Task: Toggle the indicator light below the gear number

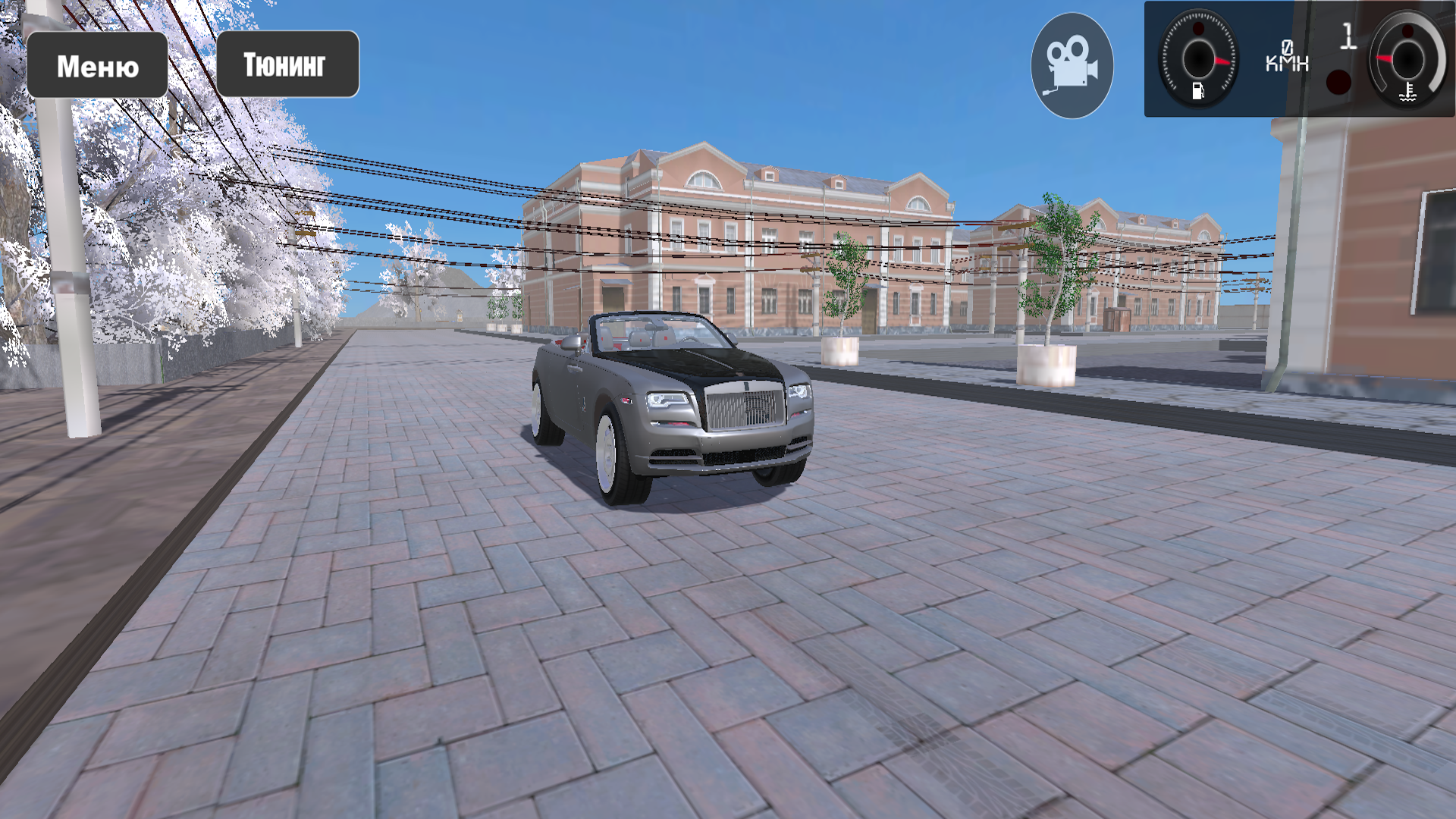Action: click(x=1338, y=83)
